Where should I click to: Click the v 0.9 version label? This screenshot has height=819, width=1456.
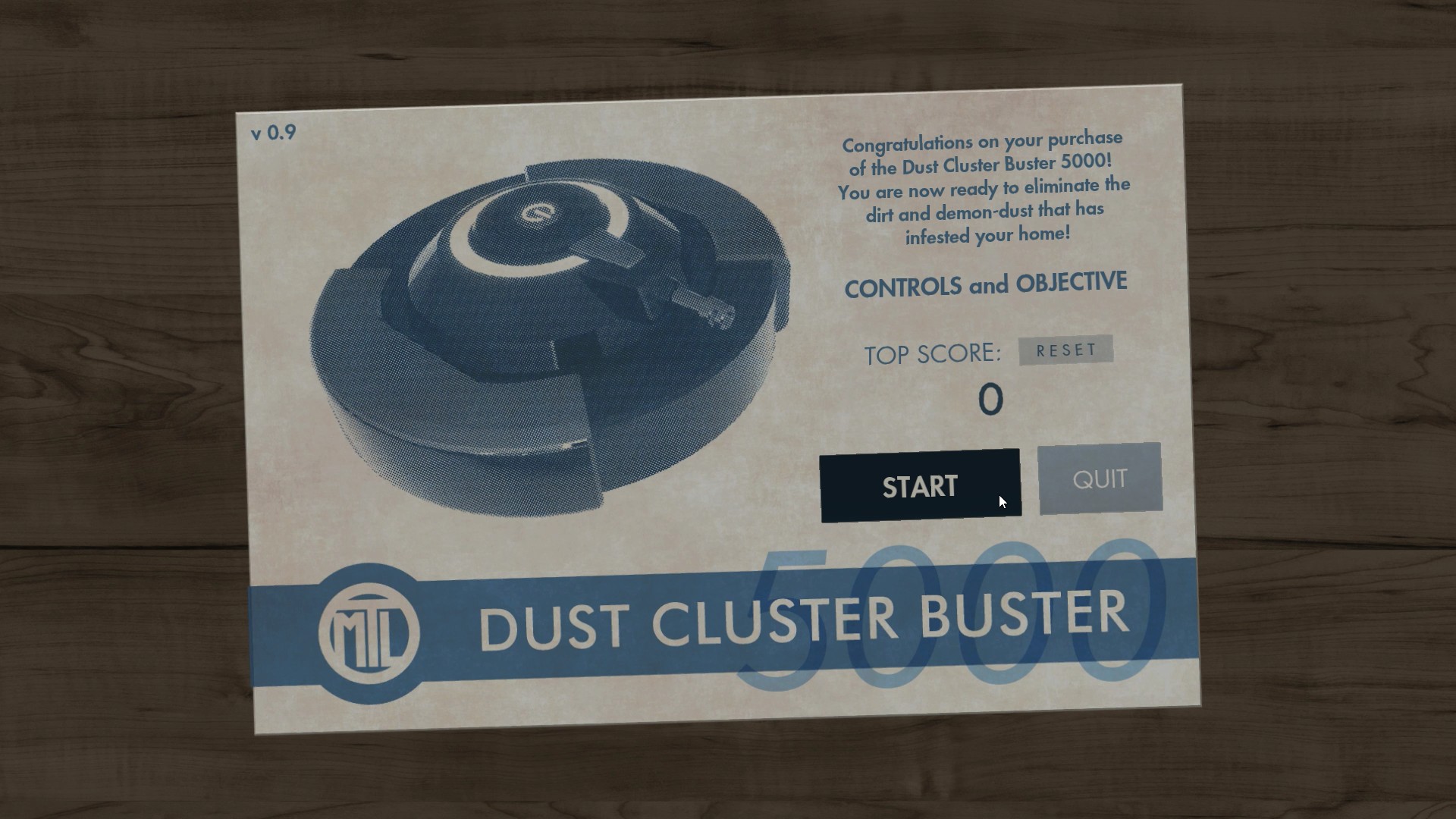pyautogui.click(x=273, y=132)
